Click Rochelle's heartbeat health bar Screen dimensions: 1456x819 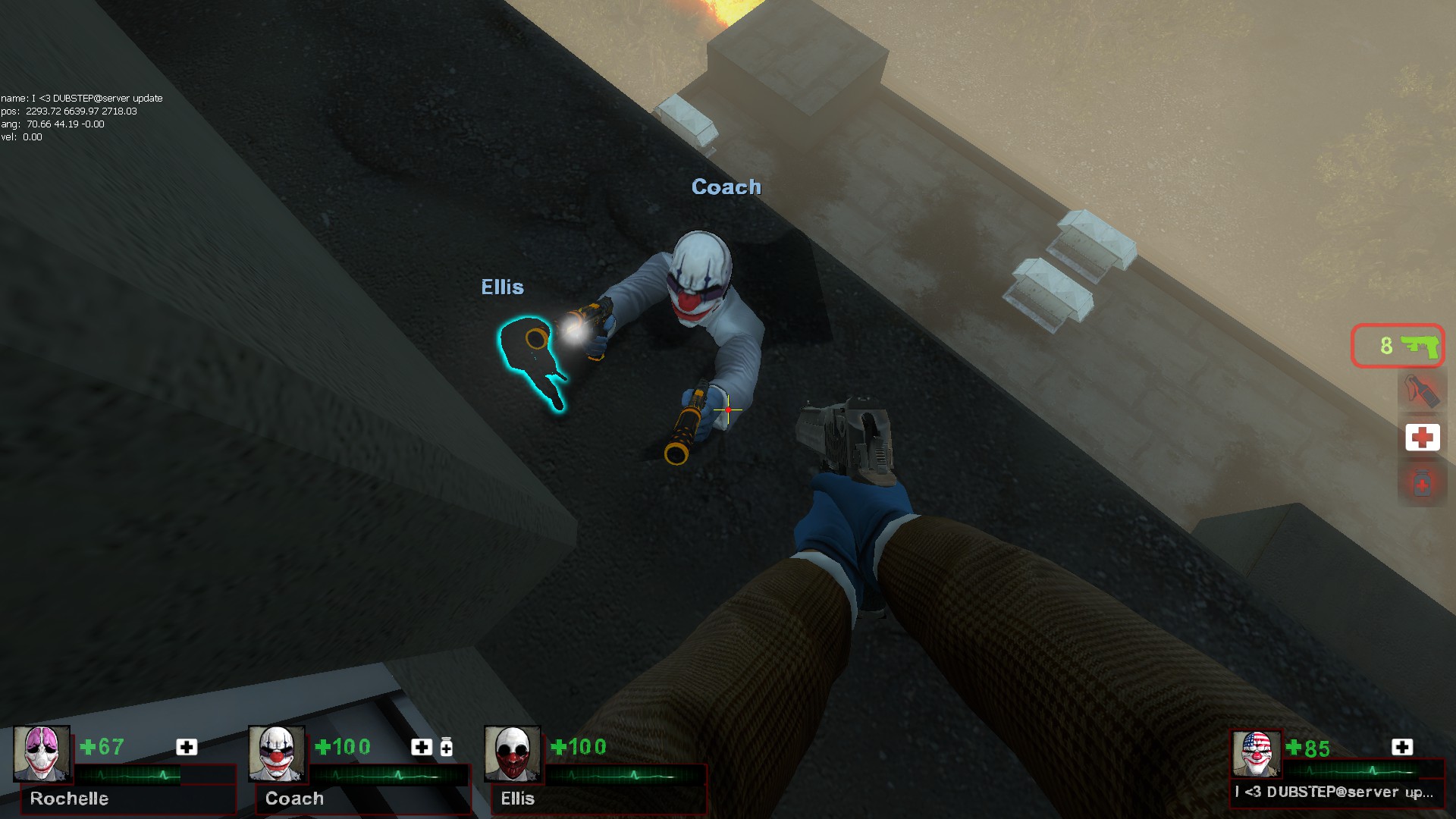[x=129, y=775]
